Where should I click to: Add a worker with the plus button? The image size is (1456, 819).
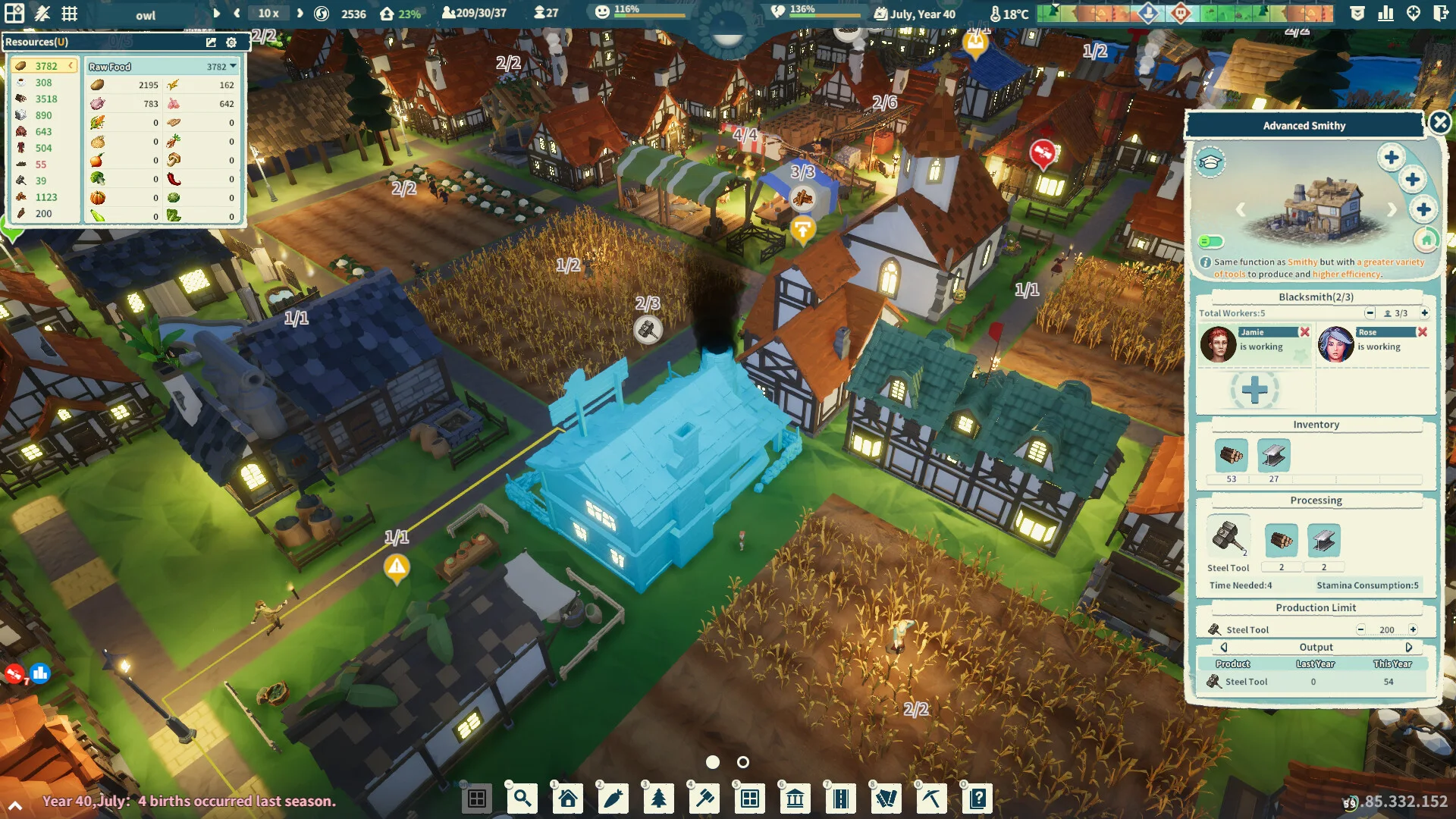(1254, 390)
